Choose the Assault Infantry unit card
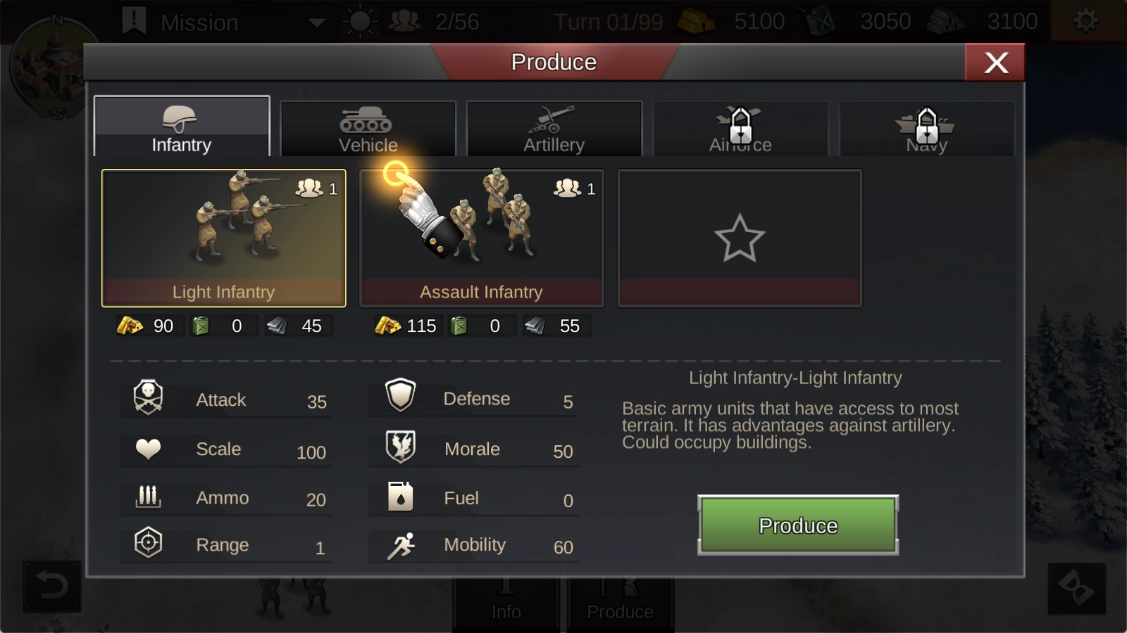The height and width of the screenshot is (633, 1127). 481,238
